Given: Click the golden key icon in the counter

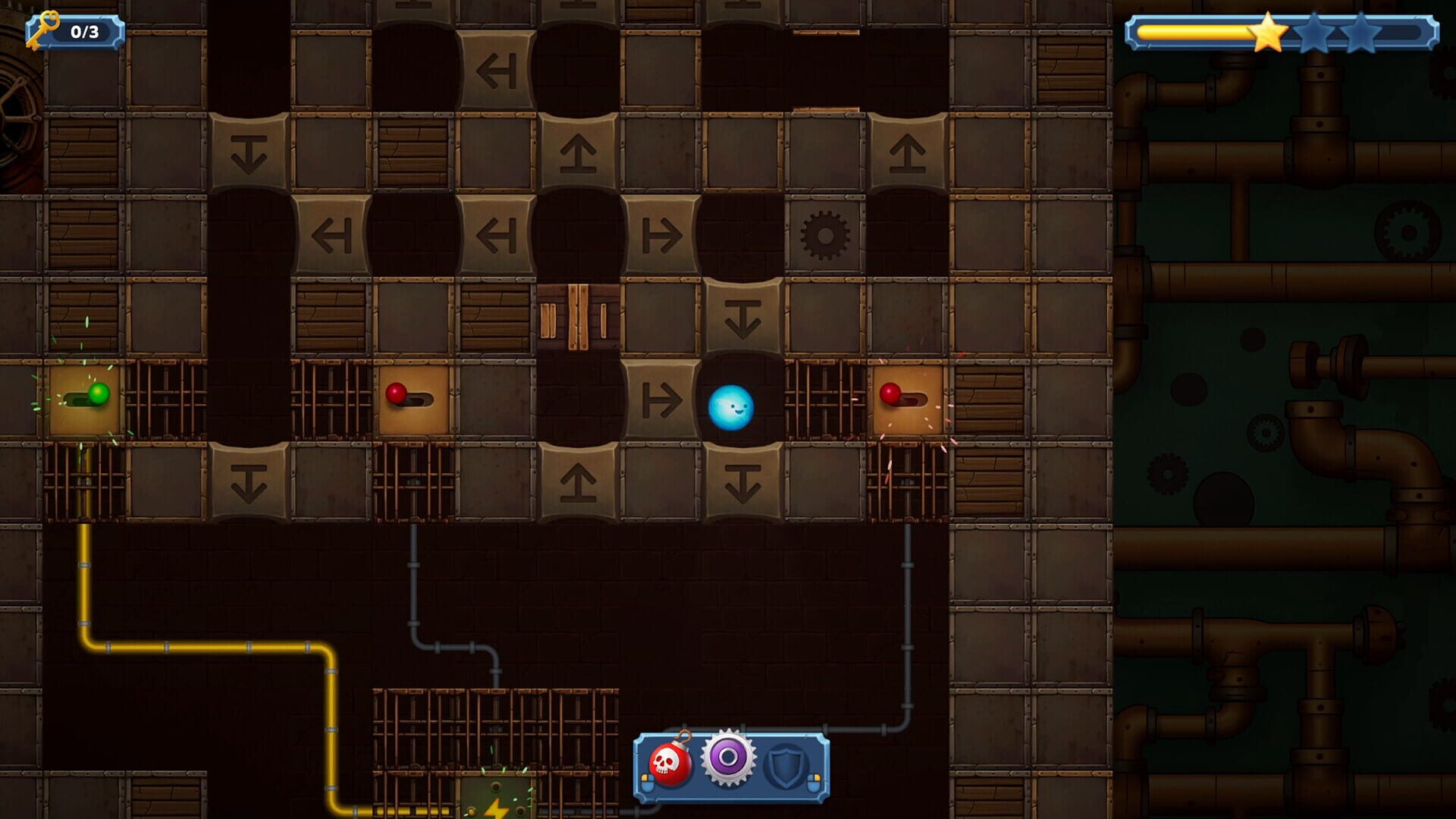Looking at the screenshot, I should (44, 29).
